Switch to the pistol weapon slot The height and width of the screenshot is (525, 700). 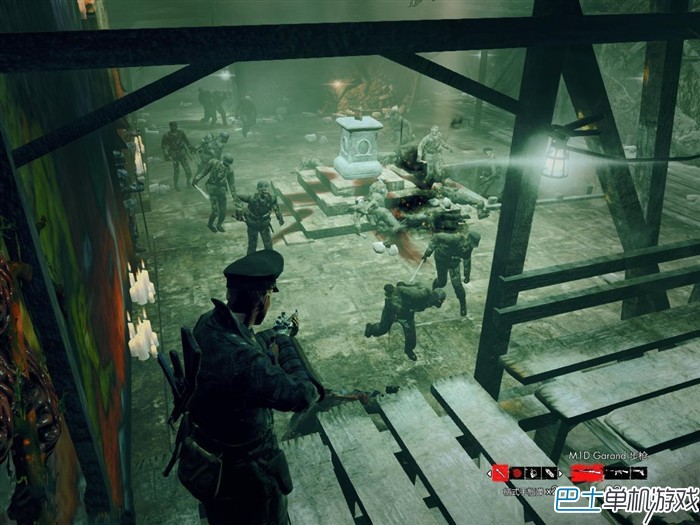[639, 472]
